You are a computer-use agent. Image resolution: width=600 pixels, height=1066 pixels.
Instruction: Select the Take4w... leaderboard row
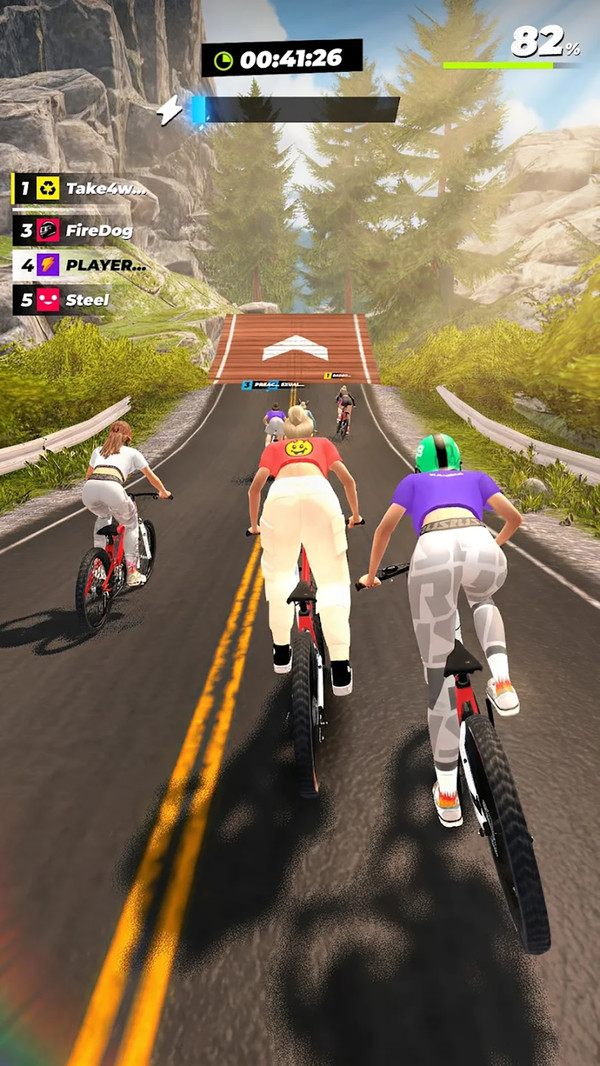(82, 188)
